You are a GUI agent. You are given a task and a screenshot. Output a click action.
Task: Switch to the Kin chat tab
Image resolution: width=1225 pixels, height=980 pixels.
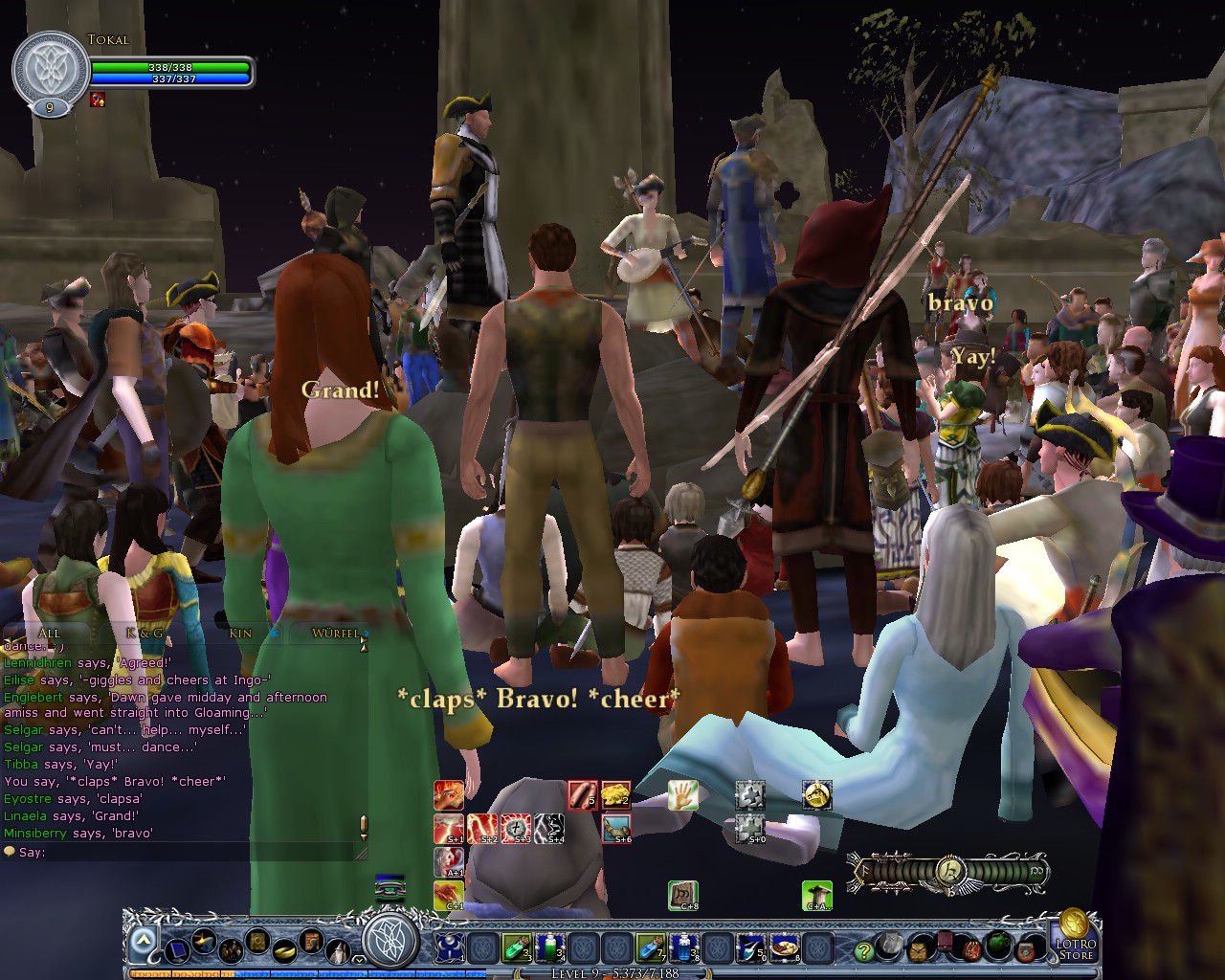[x=241, y=634]
